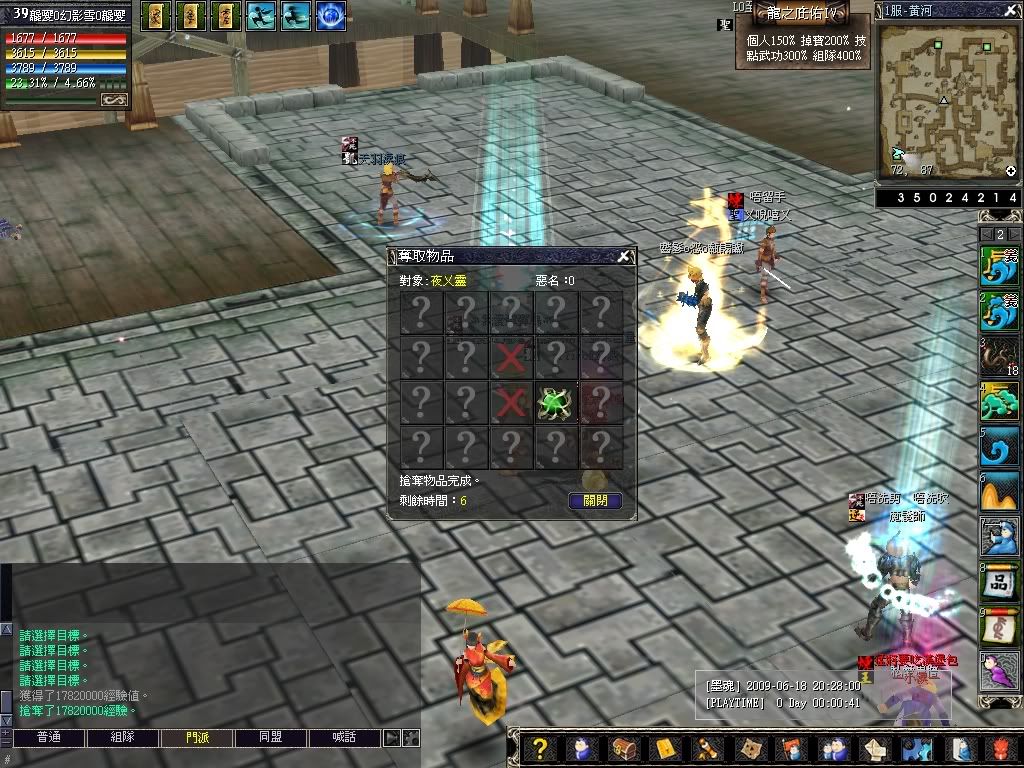Open the help question mark icon
1024x768 pixels.
(539, 749)
